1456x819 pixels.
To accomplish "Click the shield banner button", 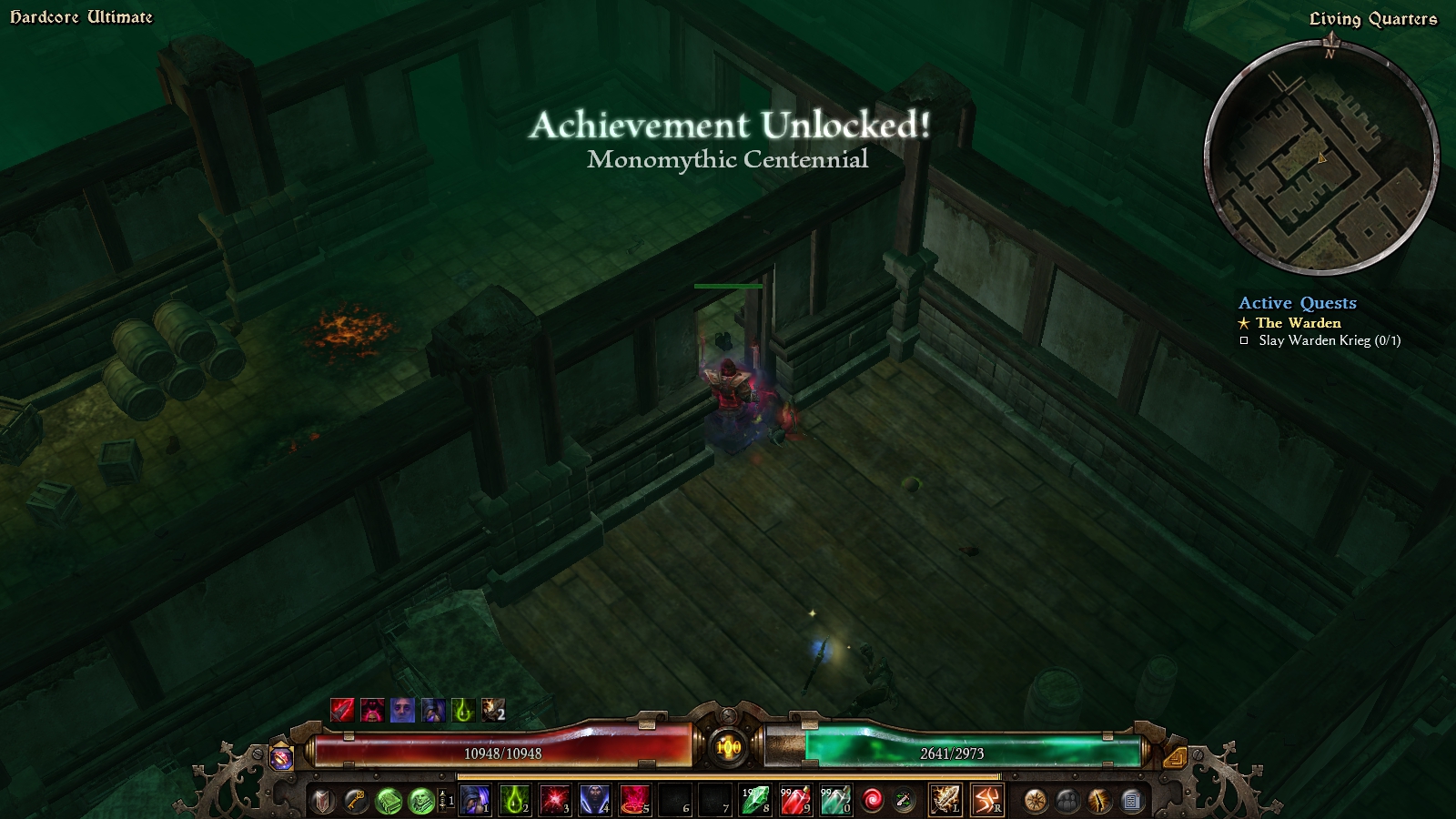I will [322, 800].
